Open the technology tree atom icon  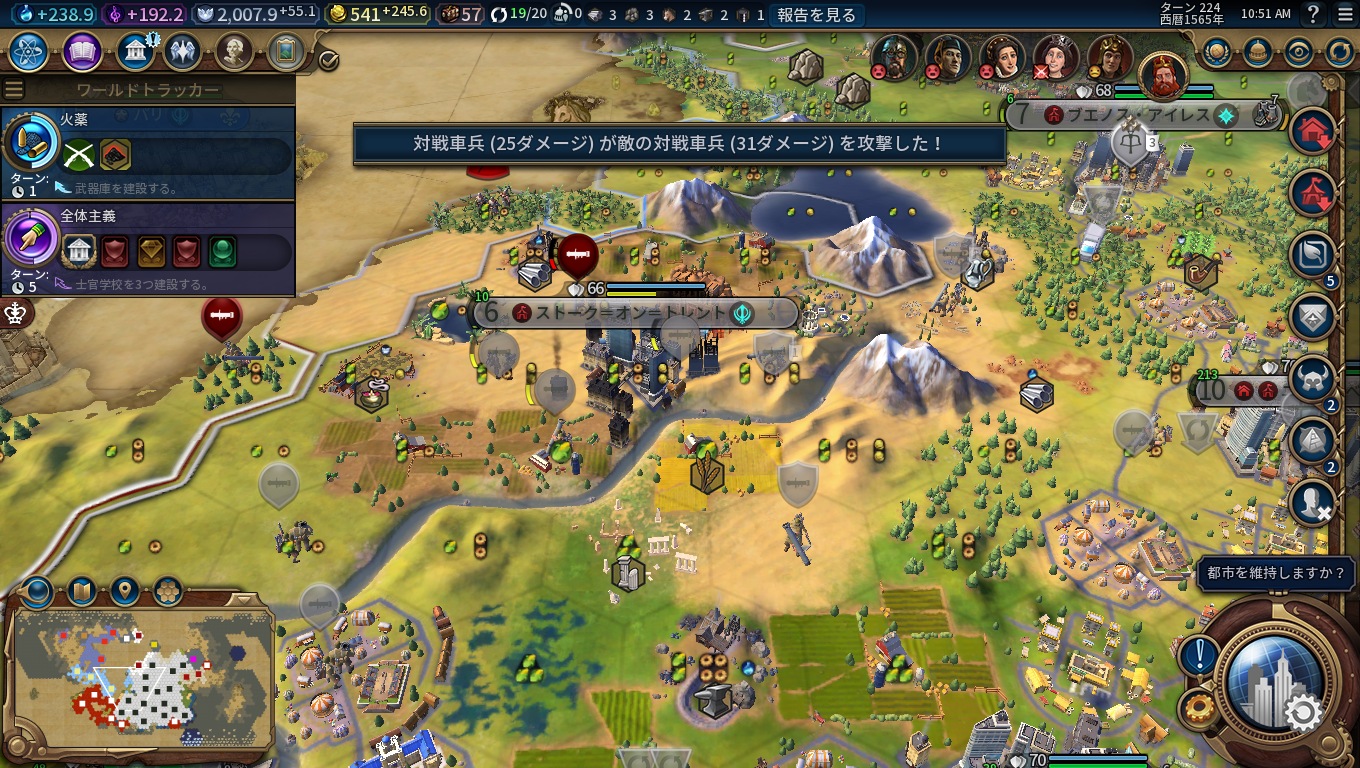pos(29,51)
